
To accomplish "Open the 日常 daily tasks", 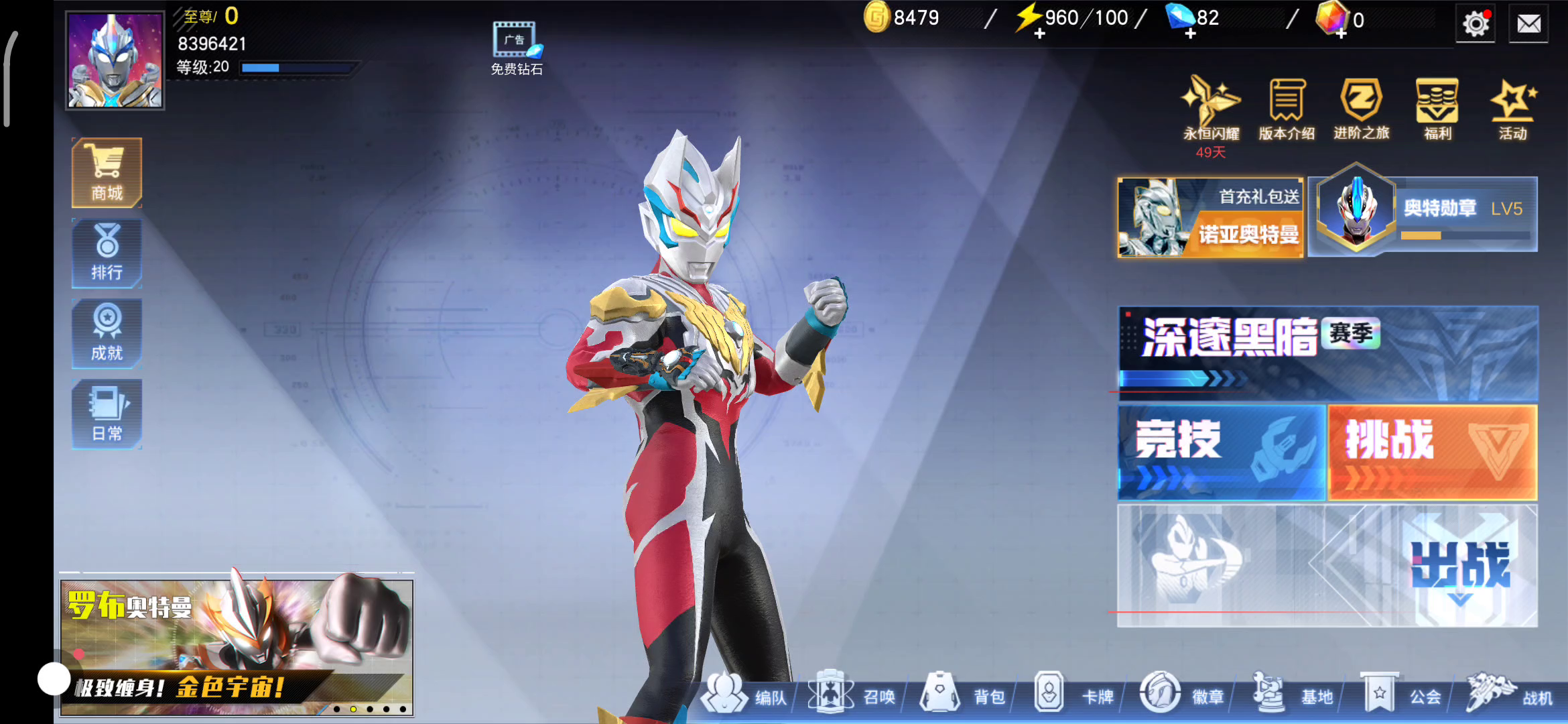I will click(x=107, y=414).
